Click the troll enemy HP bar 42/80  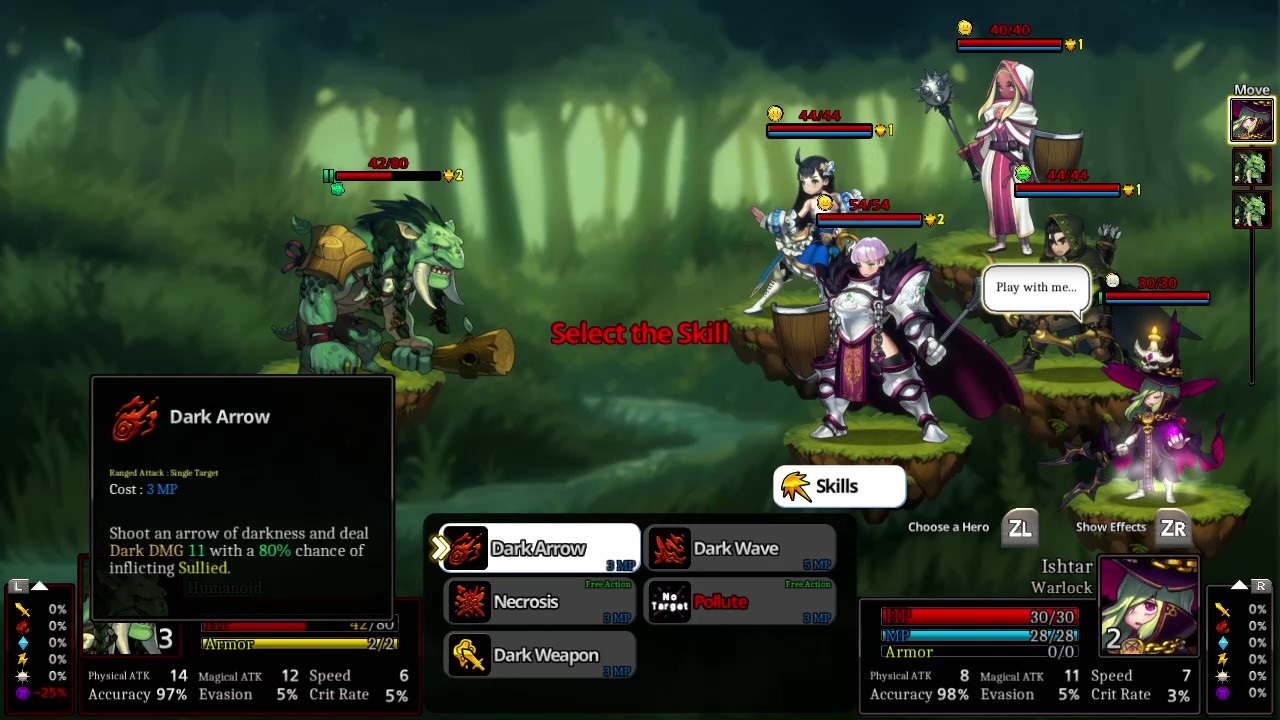(390, 175)
